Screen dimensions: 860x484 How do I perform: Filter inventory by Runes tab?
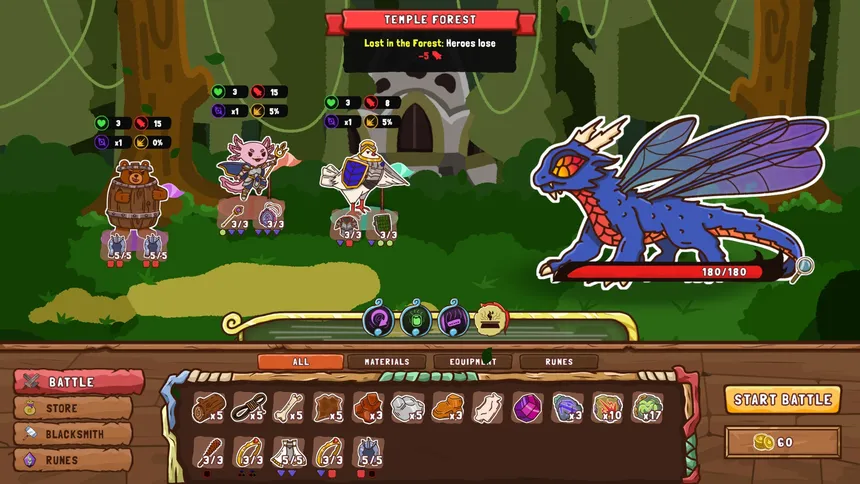coord(559,362)
